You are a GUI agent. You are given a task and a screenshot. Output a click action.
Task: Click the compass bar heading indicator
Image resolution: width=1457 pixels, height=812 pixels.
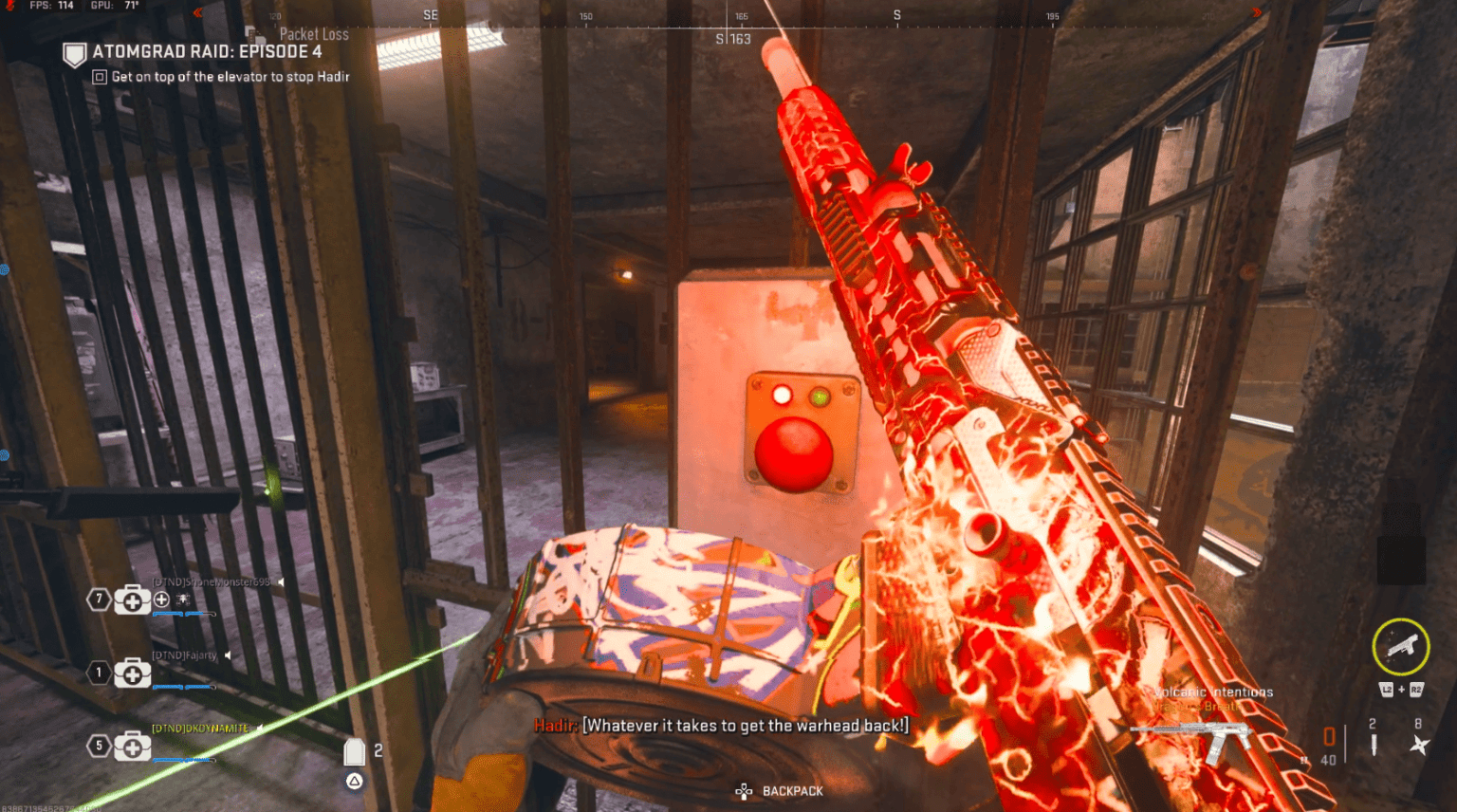[733, 39]
